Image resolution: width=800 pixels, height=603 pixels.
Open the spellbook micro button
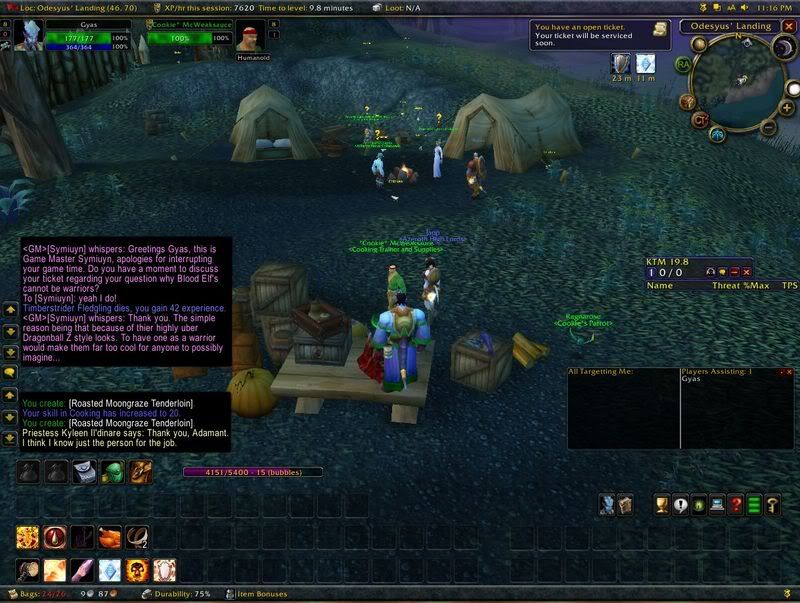coord(625,504)
